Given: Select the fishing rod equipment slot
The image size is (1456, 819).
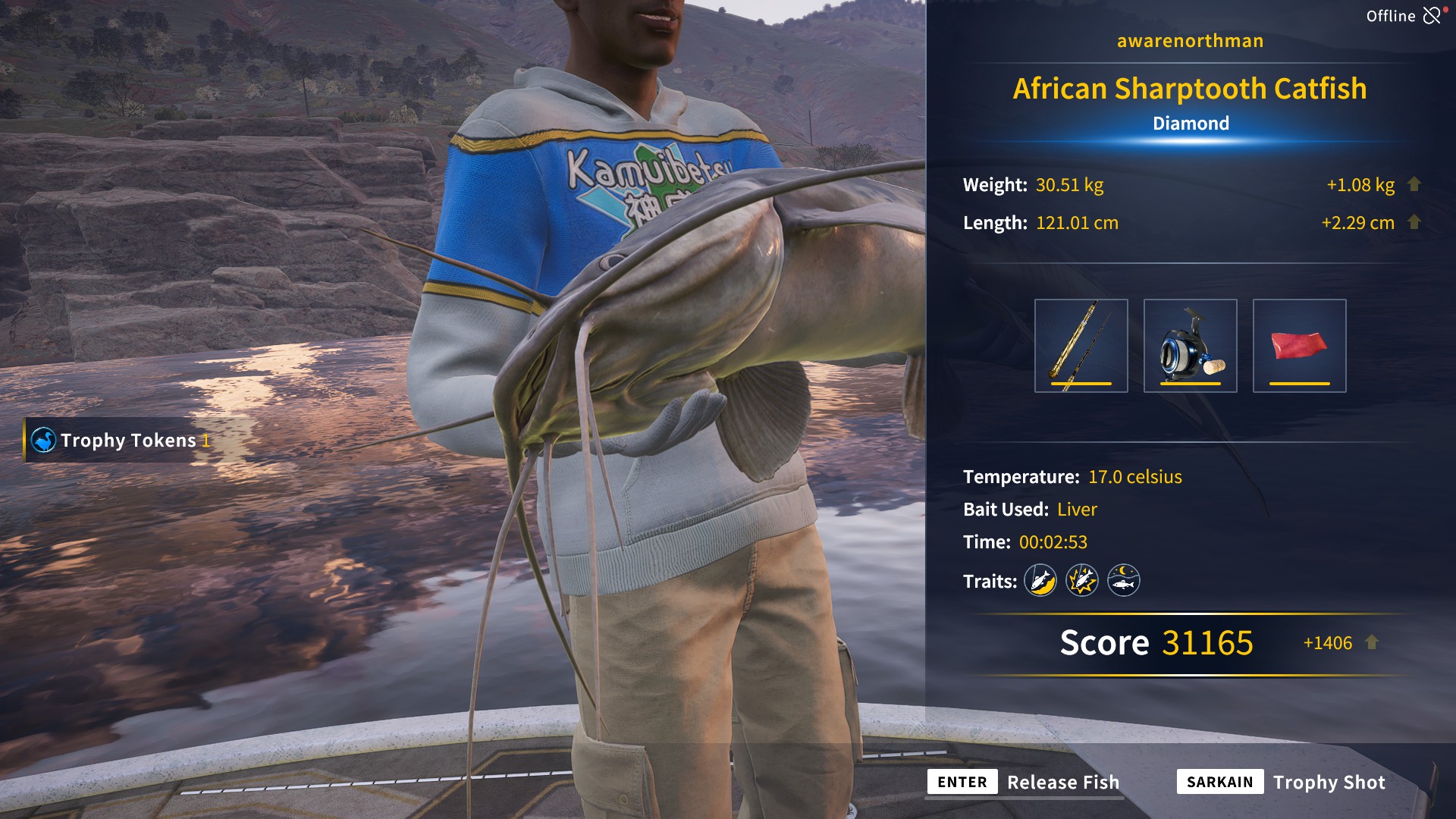Looking at the screenshot, I should click(x=1081, y=346).
